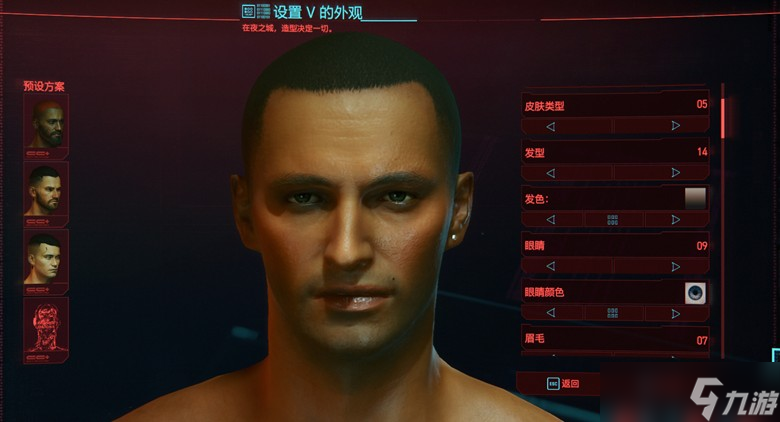Click the left arrow for 皮肤类型
The height and width of the screenshot is (422, 780).
pyautogui.click(x=551, y=126)
